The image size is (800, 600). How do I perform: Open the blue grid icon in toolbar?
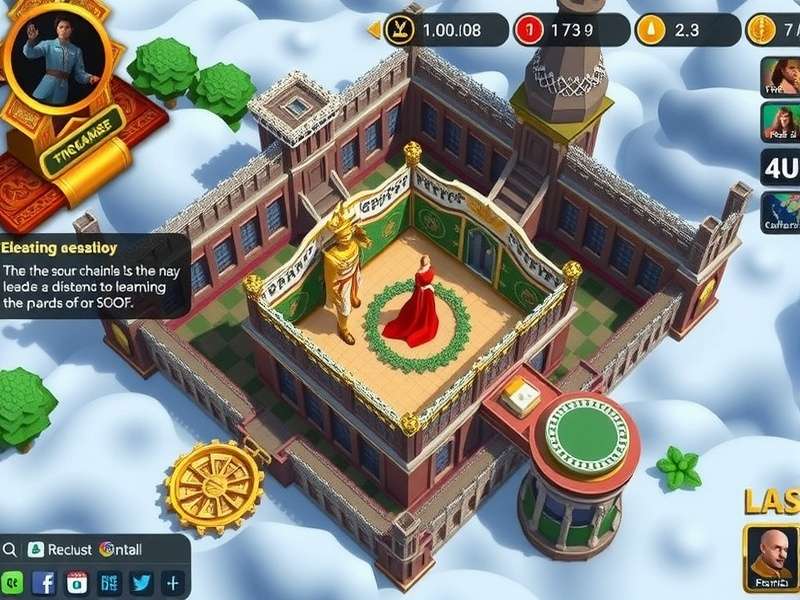tap(108, 583)
